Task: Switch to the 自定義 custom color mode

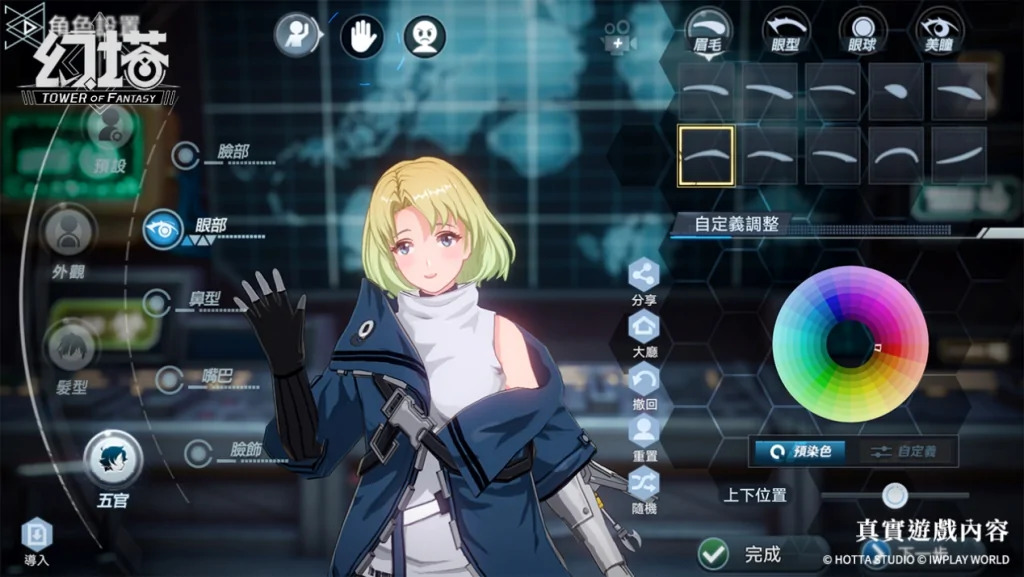Action: pyautogui.click(x=904, y=451)
